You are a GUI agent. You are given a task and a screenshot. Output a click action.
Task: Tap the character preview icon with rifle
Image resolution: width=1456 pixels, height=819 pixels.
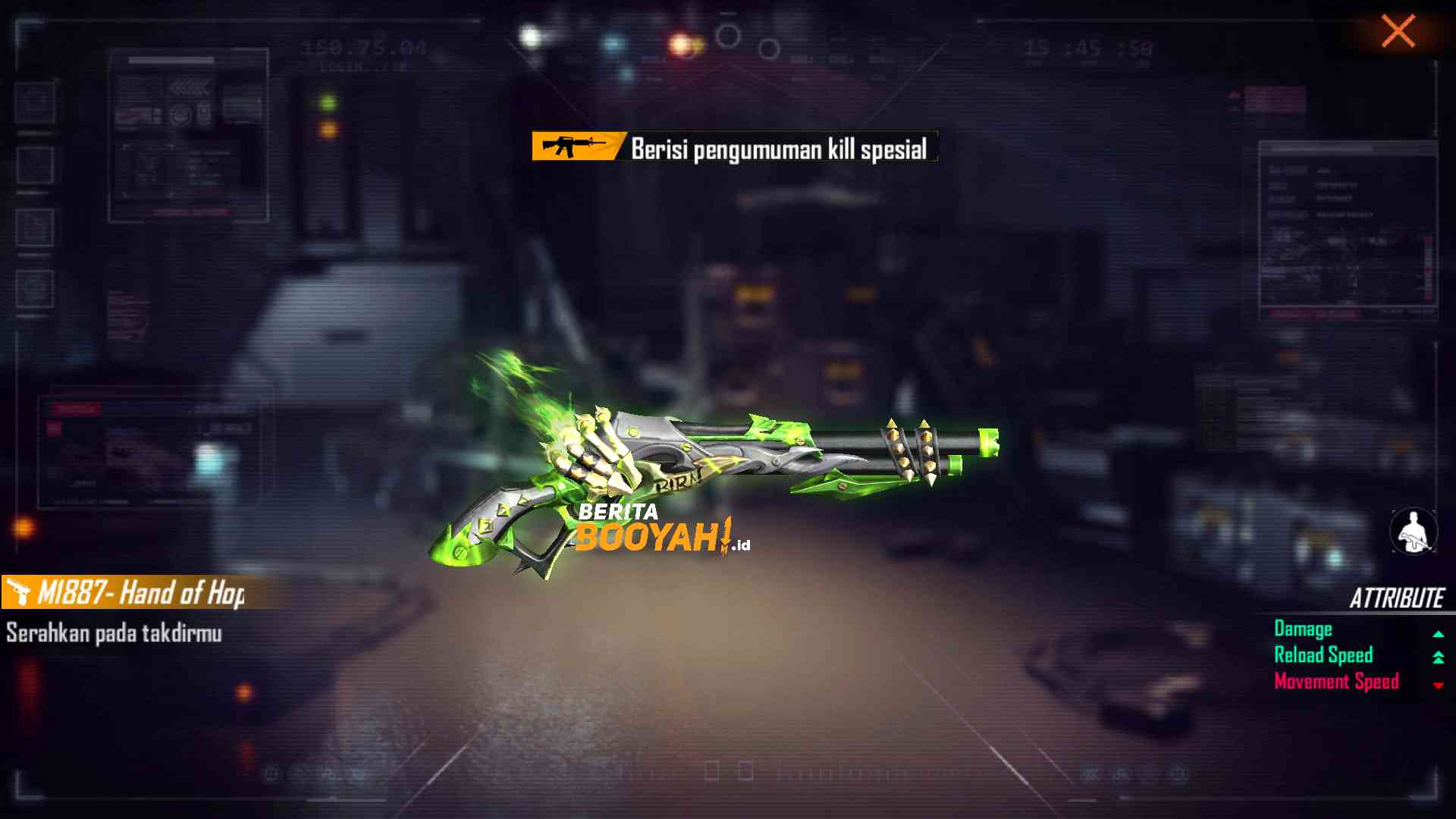(x=1413, y=531)
